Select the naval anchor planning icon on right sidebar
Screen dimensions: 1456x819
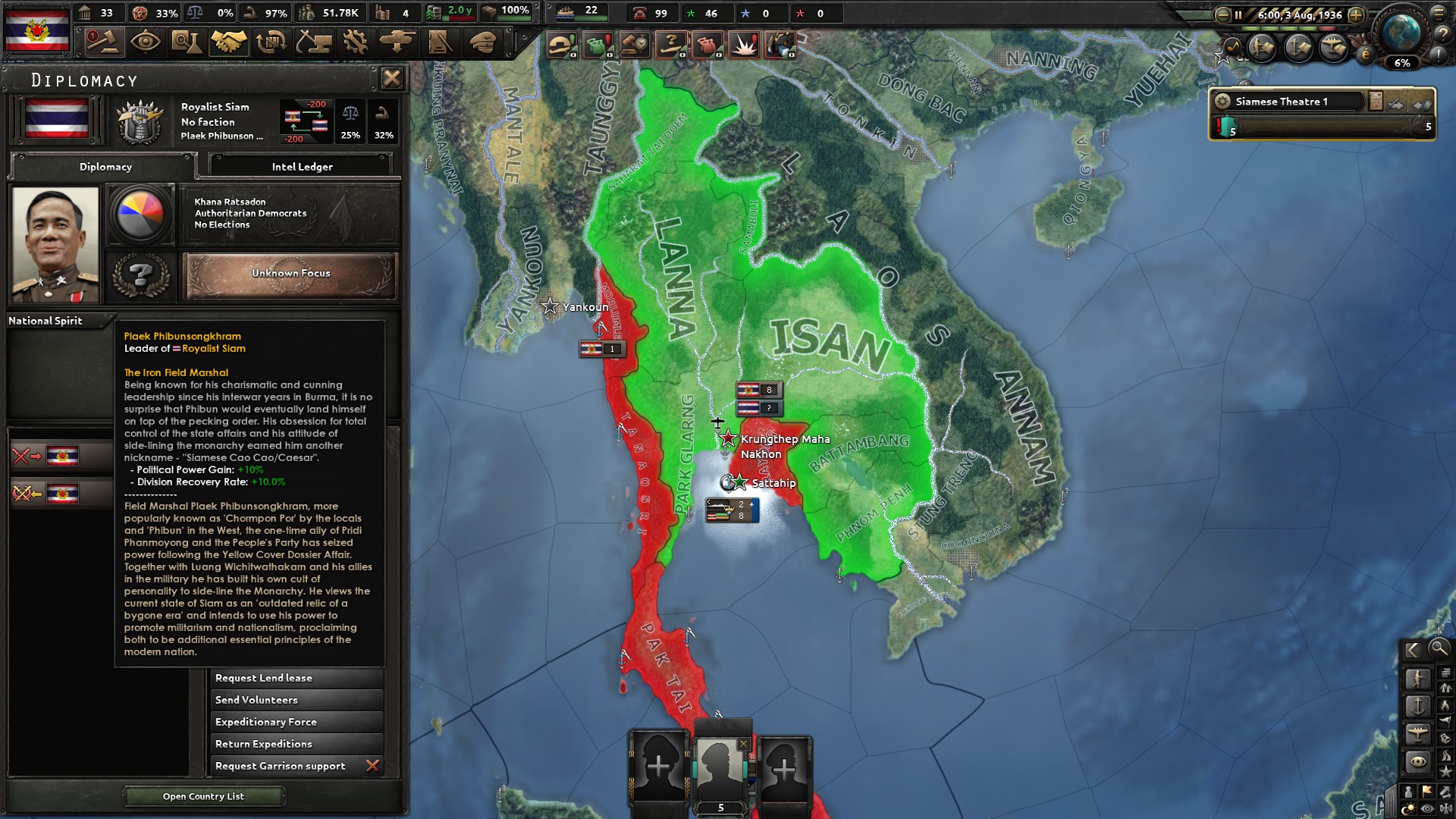pos(1417,706)
